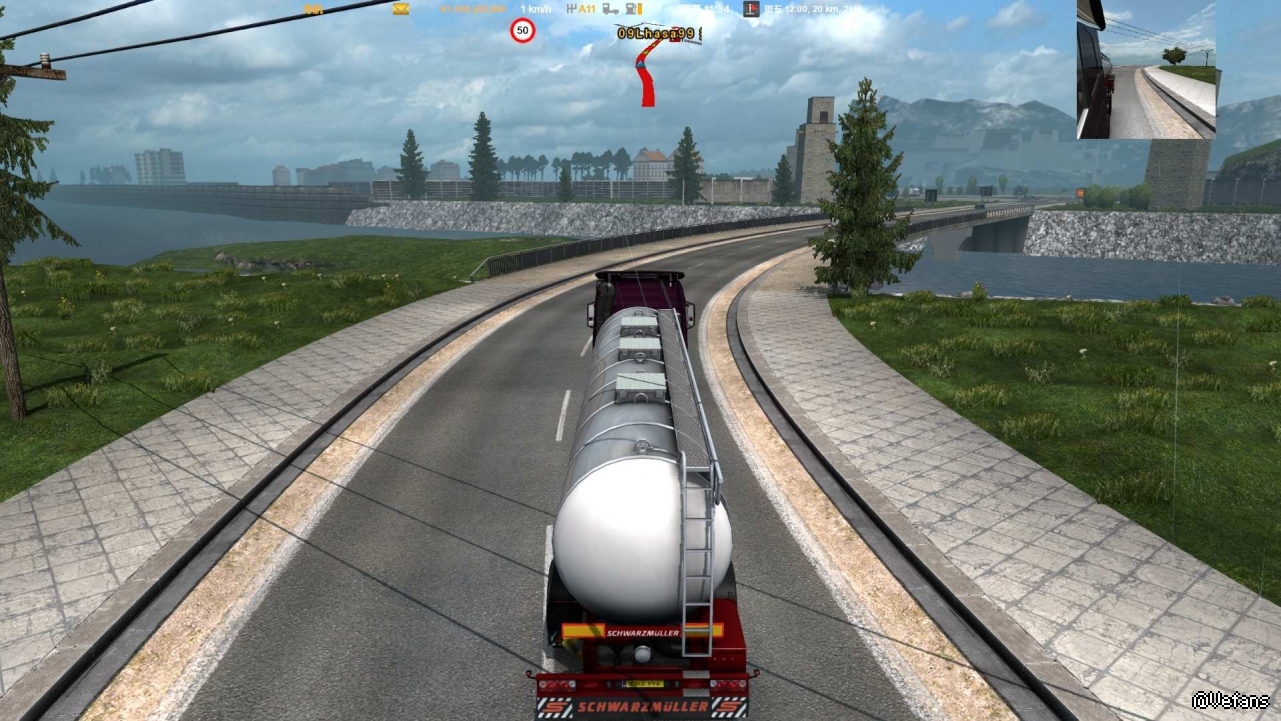
Task: Click the 50 speed limit sign
Action: click(522, 31)
